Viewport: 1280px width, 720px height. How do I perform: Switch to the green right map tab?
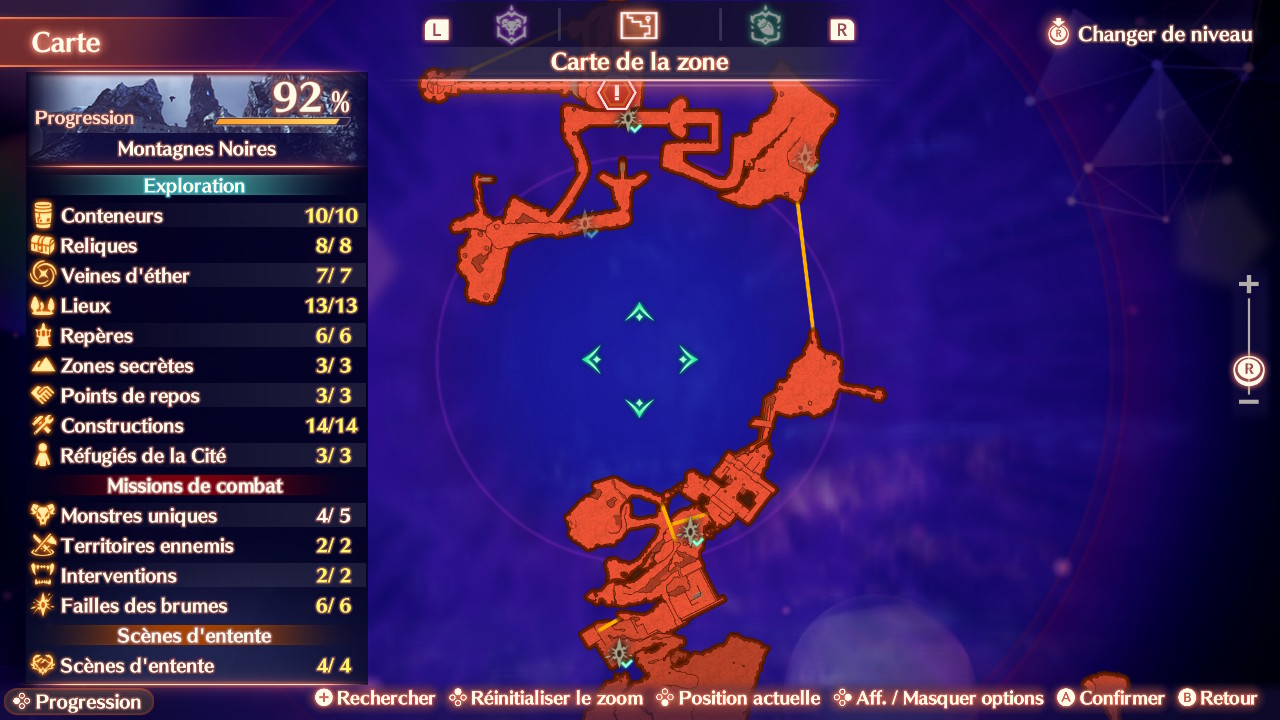(765, 27)
